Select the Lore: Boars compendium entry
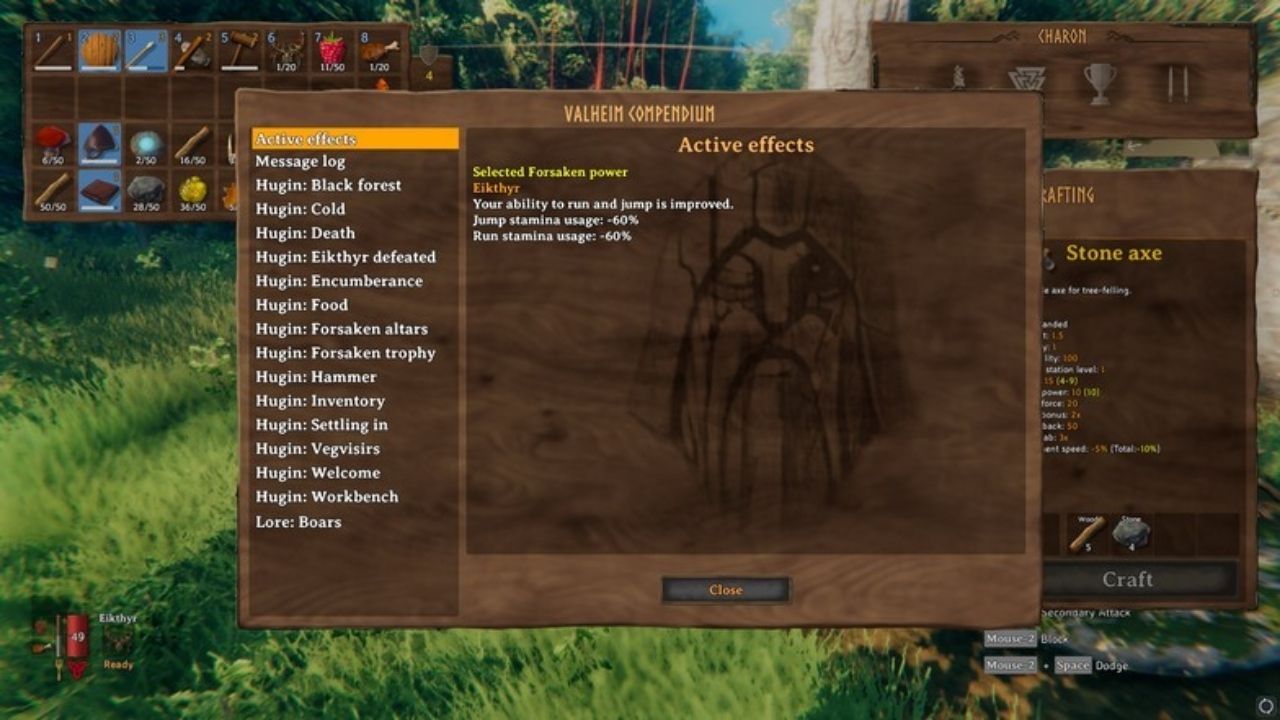The image size is (1280, 720). [x=299, y=521]
